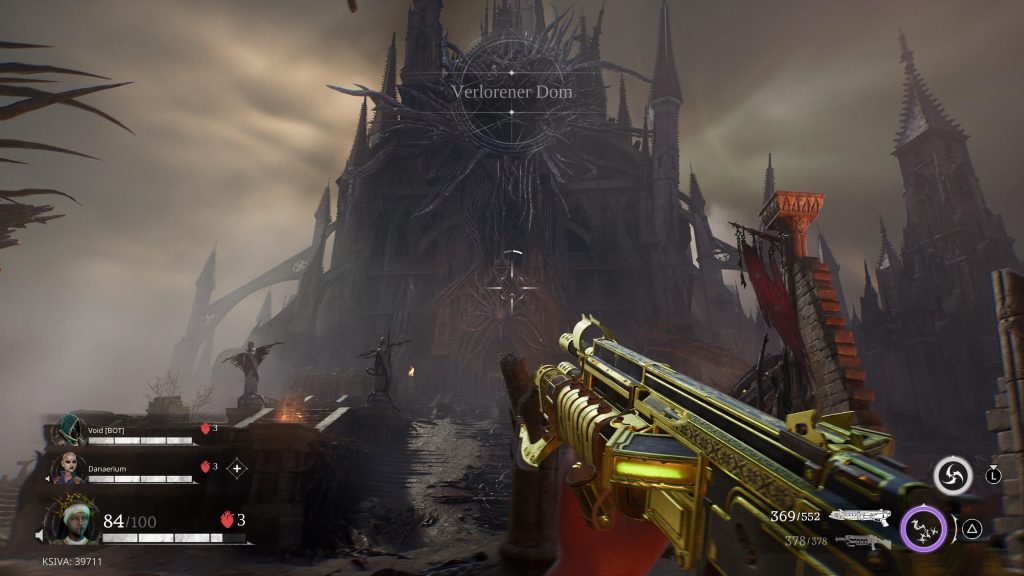Trigger the purple-ringed lightning ability

pyautogui.click(x=924, y=528)
